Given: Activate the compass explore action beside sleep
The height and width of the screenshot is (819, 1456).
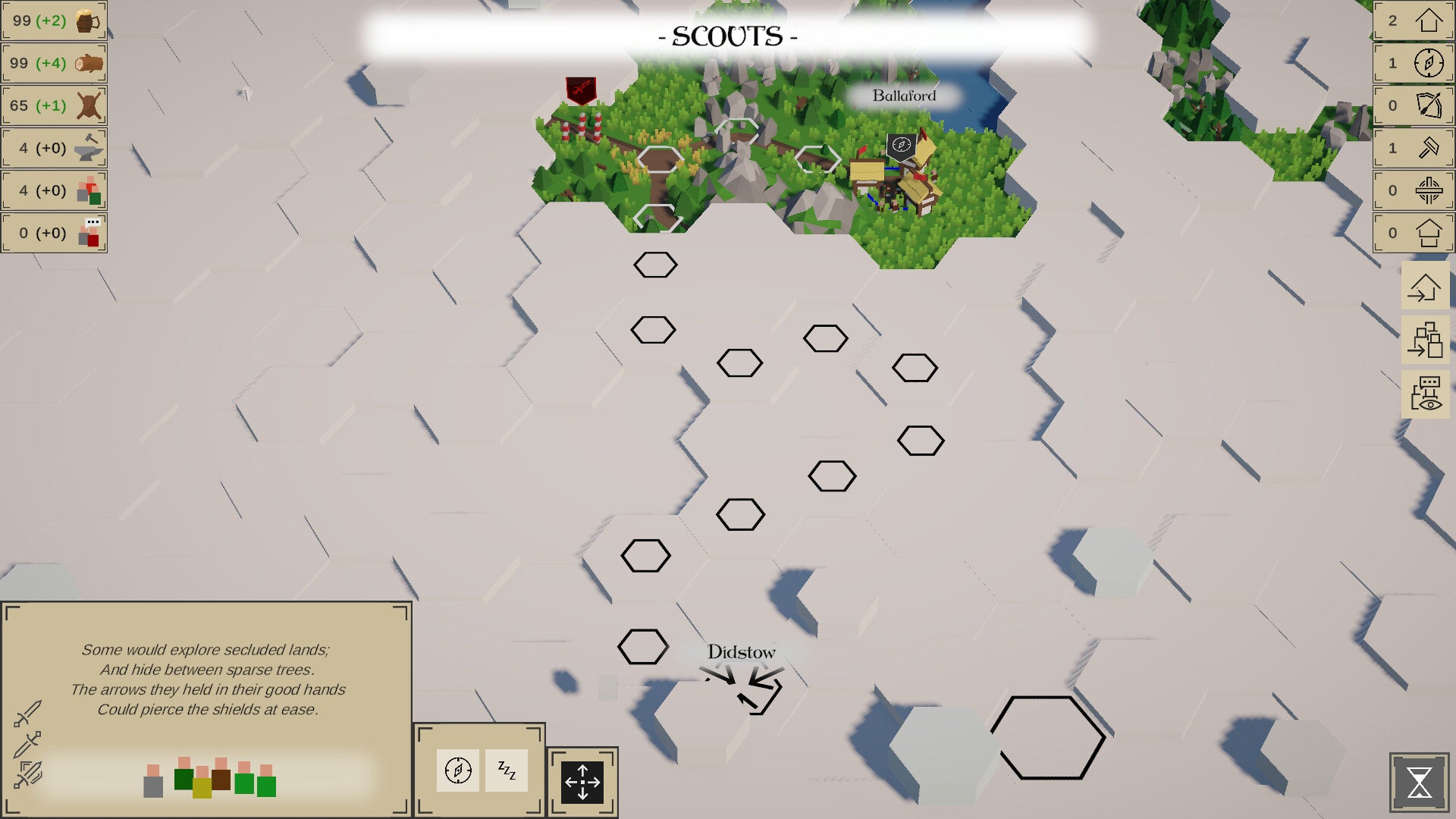Looking at the screenshot, I should coord(458,770).
